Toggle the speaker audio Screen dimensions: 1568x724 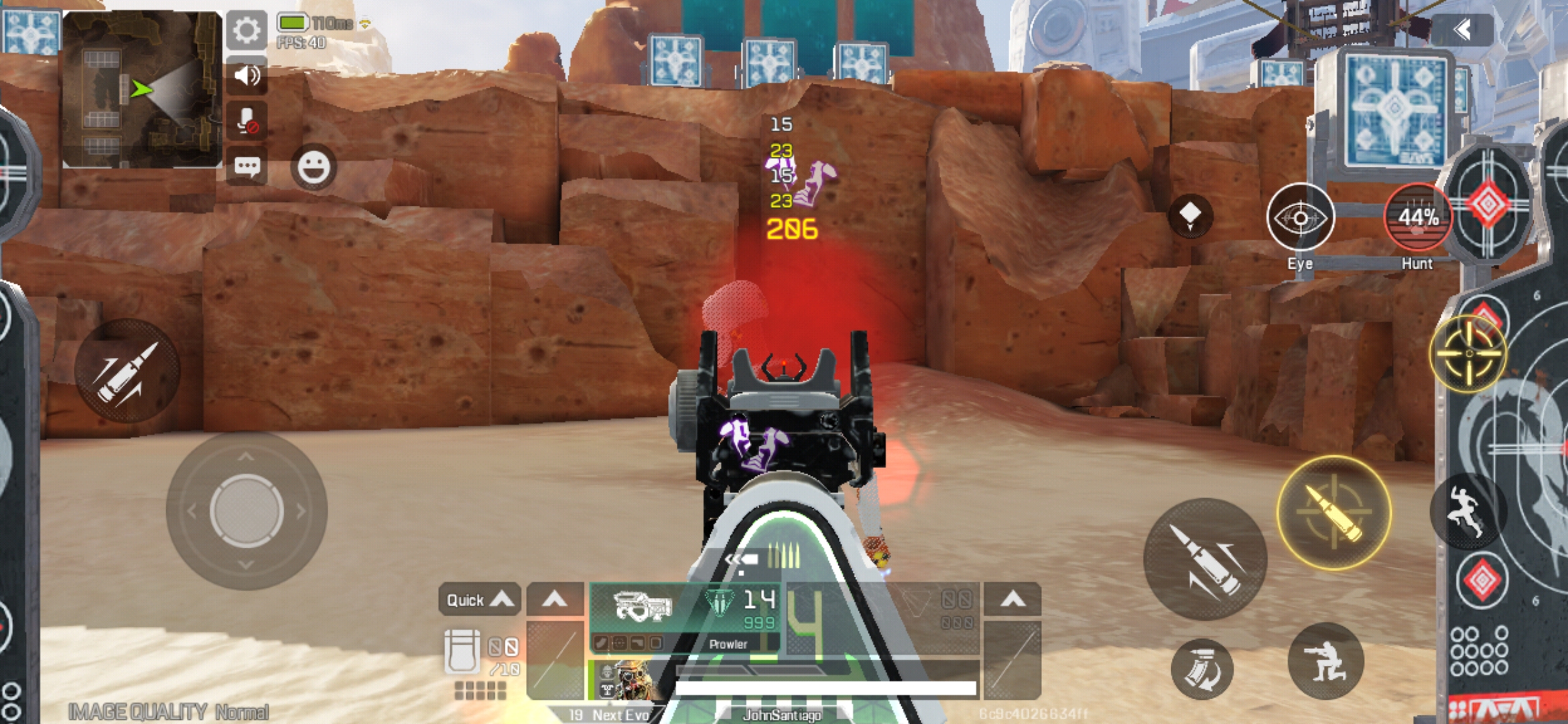pyautogui.click(x=247, y=74)
